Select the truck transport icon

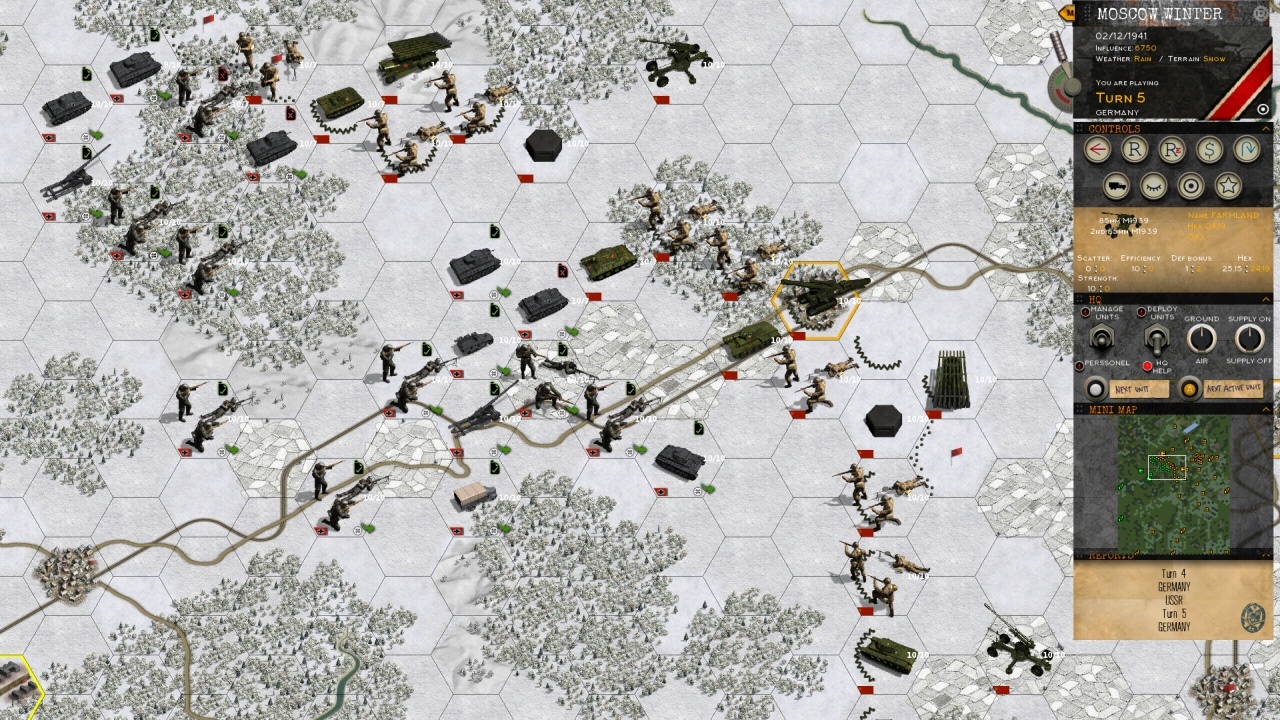click(1118, 185)
